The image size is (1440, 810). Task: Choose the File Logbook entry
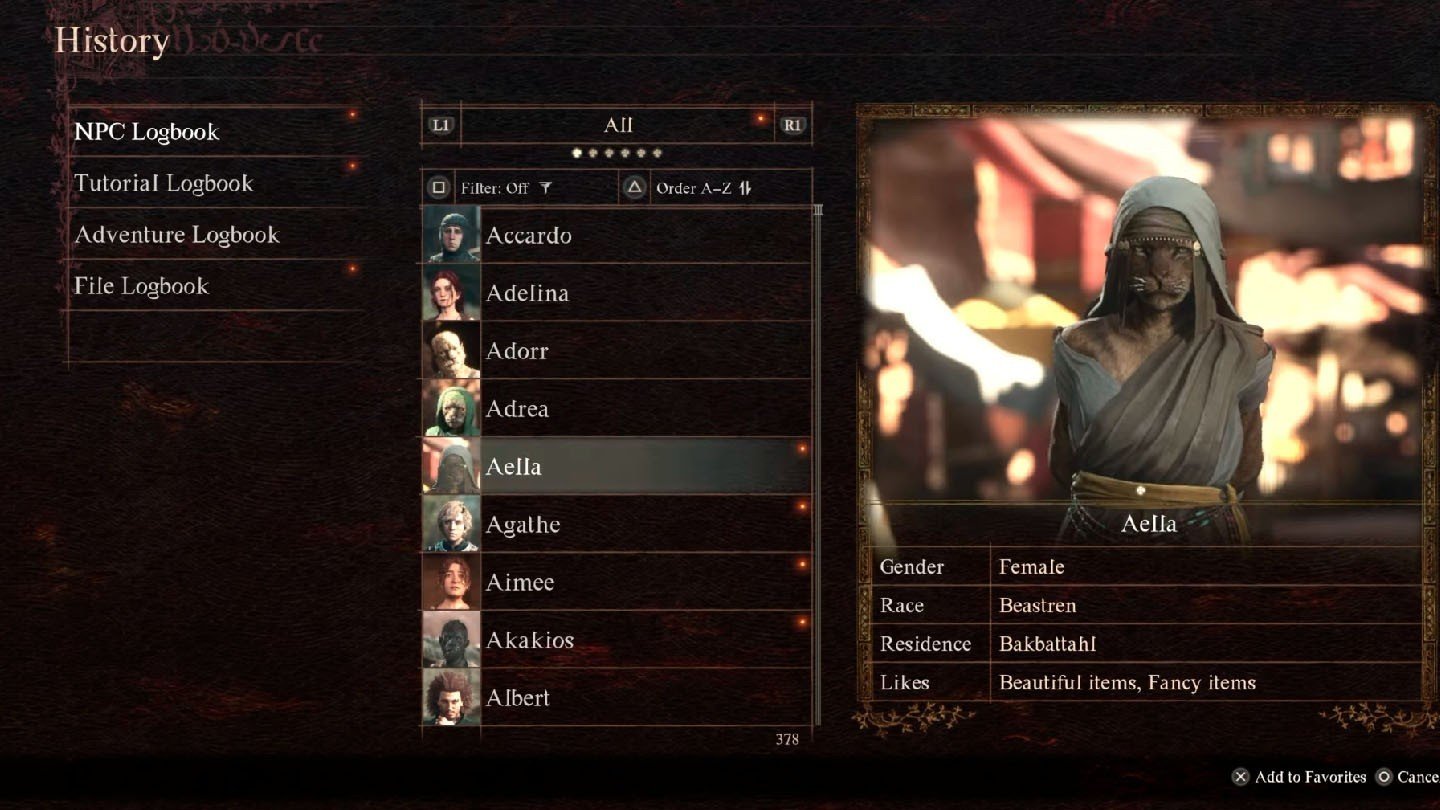(x=141, y=286)
